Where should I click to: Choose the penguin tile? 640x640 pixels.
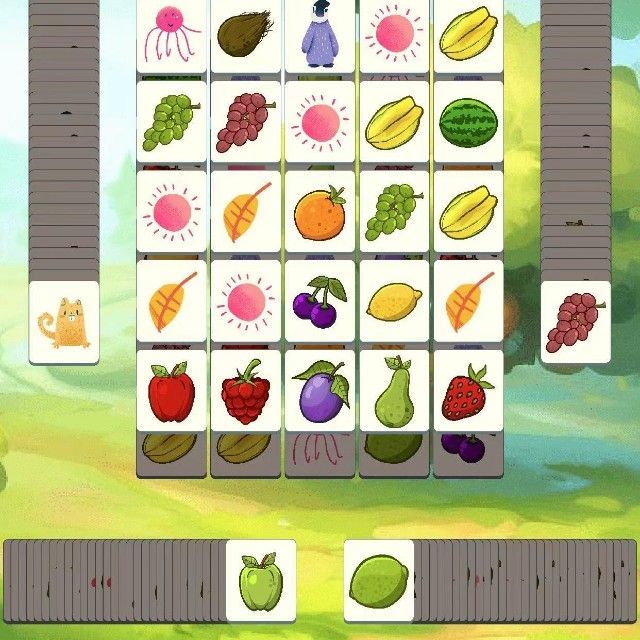point(319,34)
